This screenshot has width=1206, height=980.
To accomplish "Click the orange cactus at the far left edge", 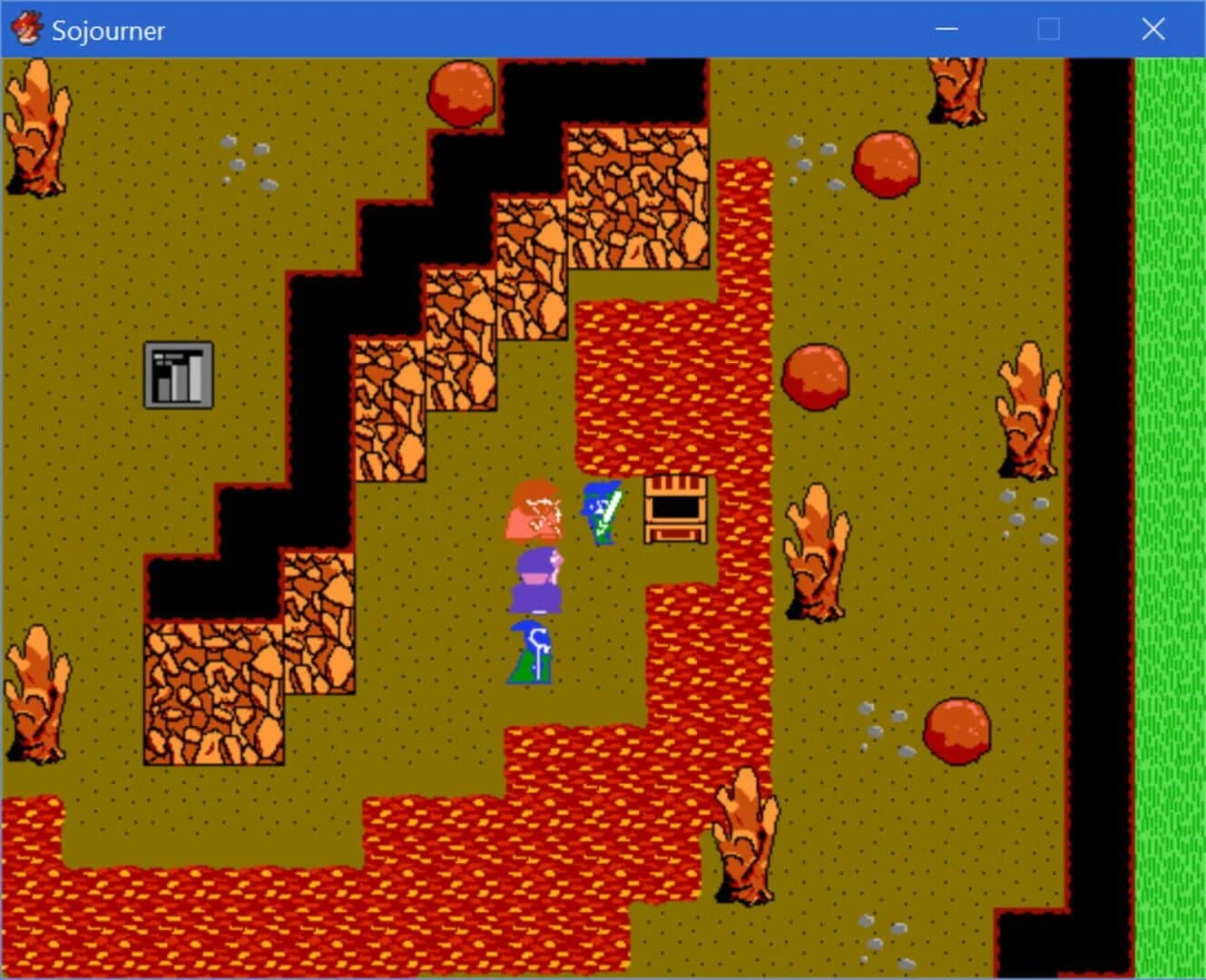I will point(36,127).
